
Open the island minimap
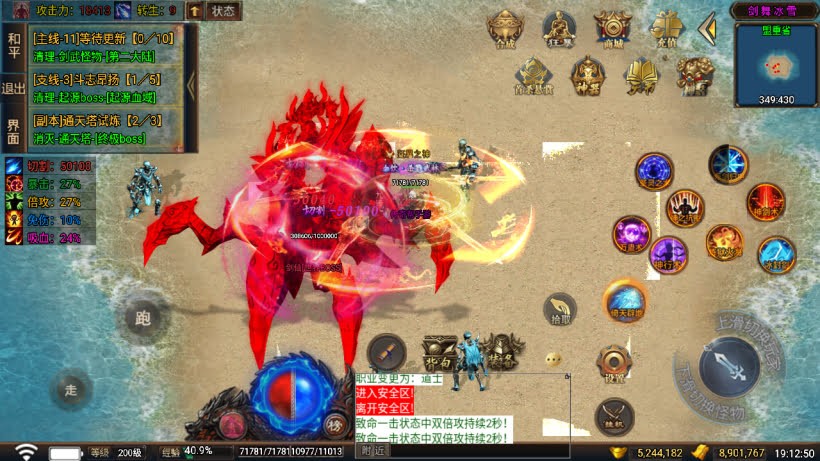point(776,64)
